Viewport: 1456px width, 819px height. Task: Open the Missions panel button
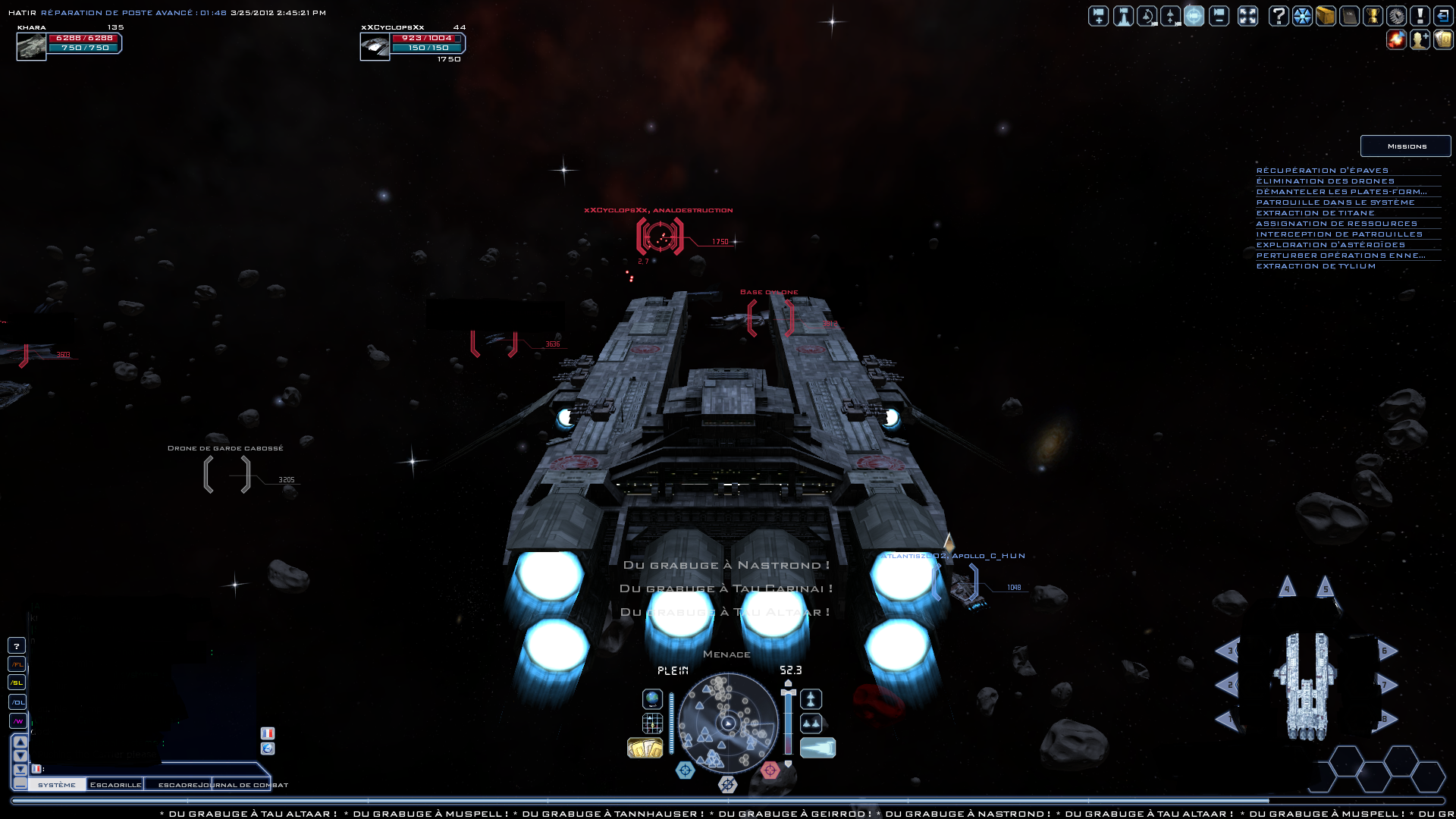point(1406,146)
